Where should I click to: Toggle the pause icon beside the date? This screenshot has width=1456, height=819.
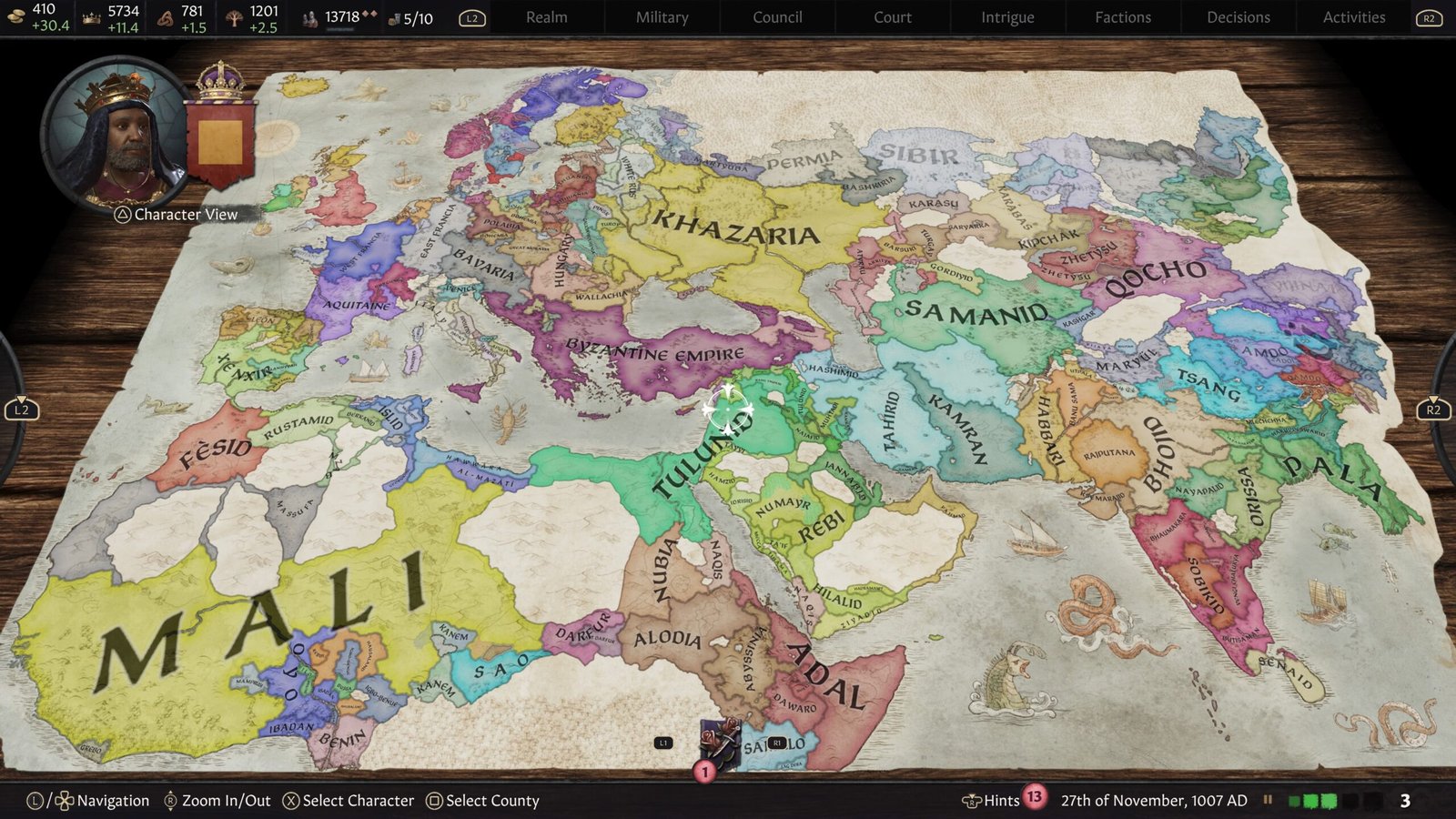[x=1268, y=801]
